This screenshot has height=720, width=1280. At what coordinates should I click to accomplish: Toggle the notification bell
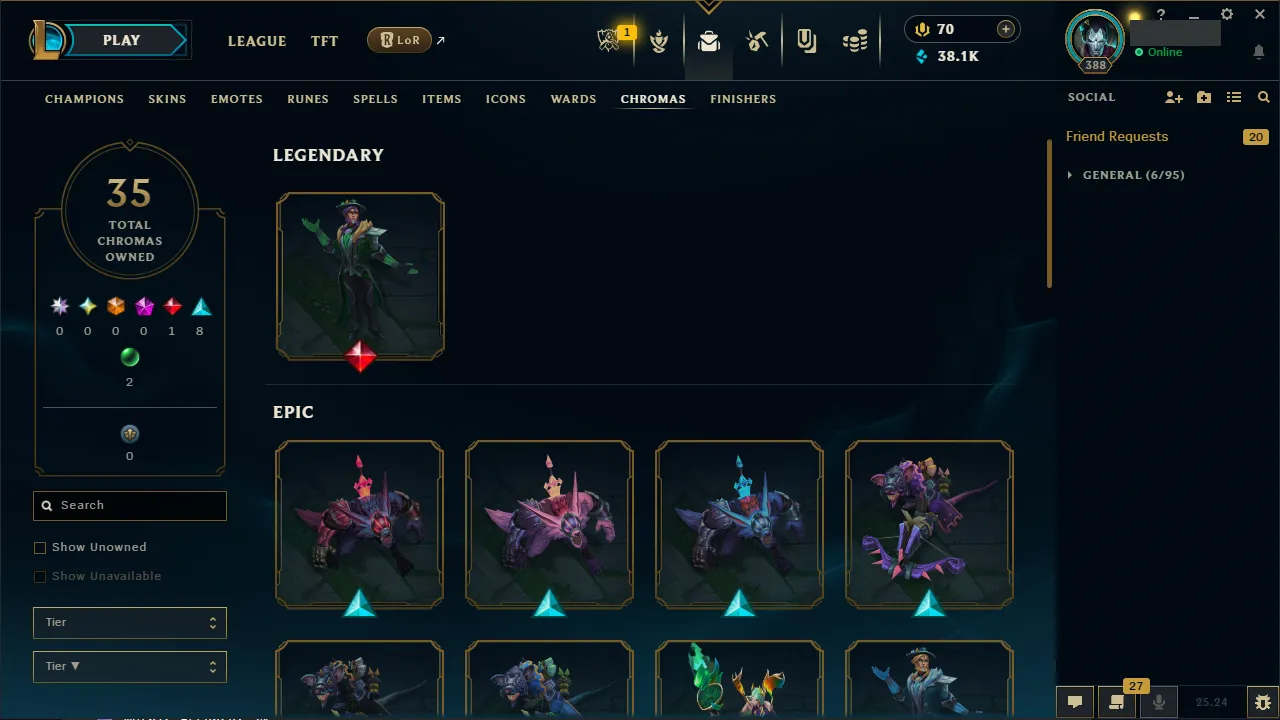pos(1258,51)
